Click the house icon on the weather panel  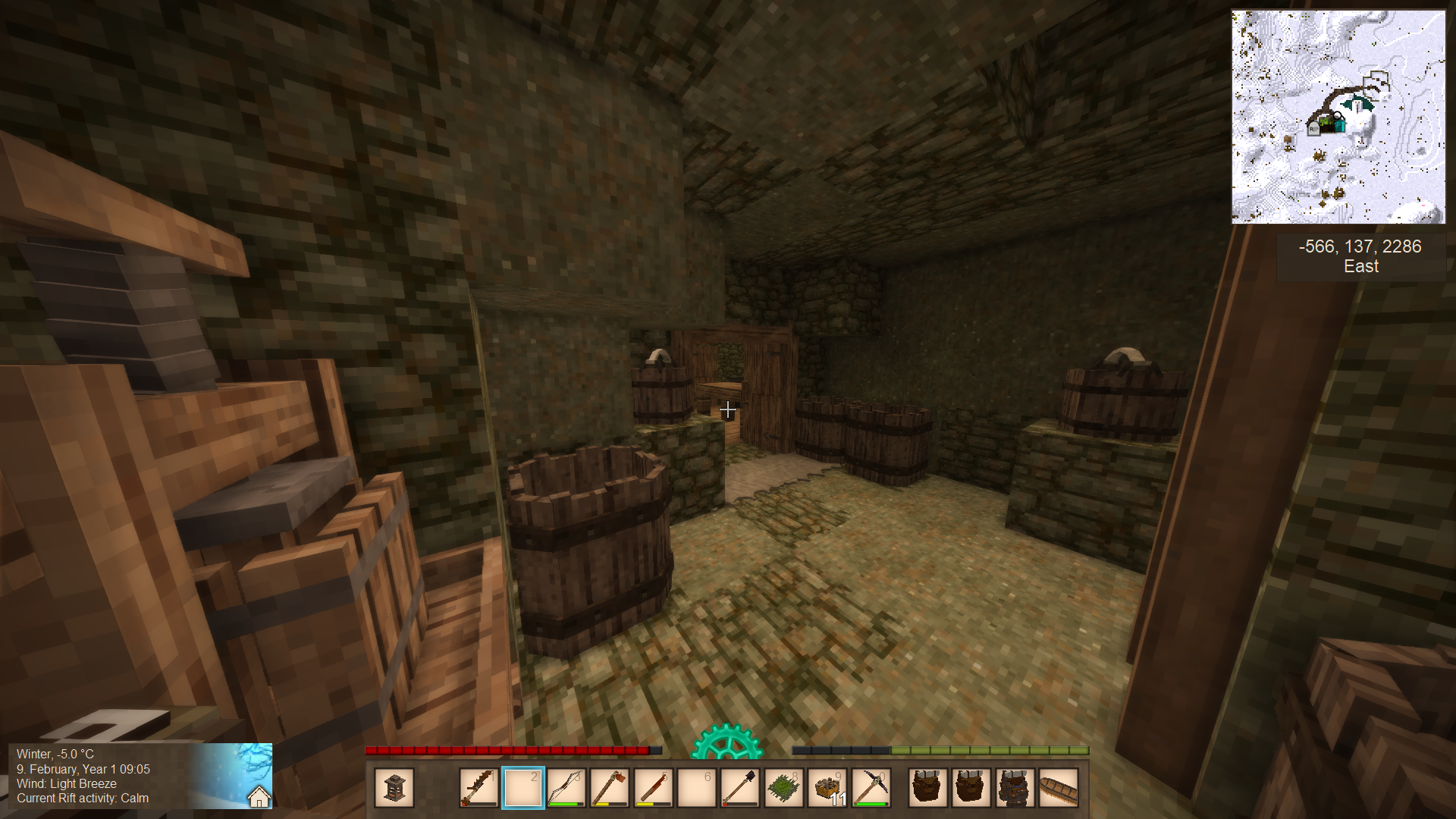259,797
